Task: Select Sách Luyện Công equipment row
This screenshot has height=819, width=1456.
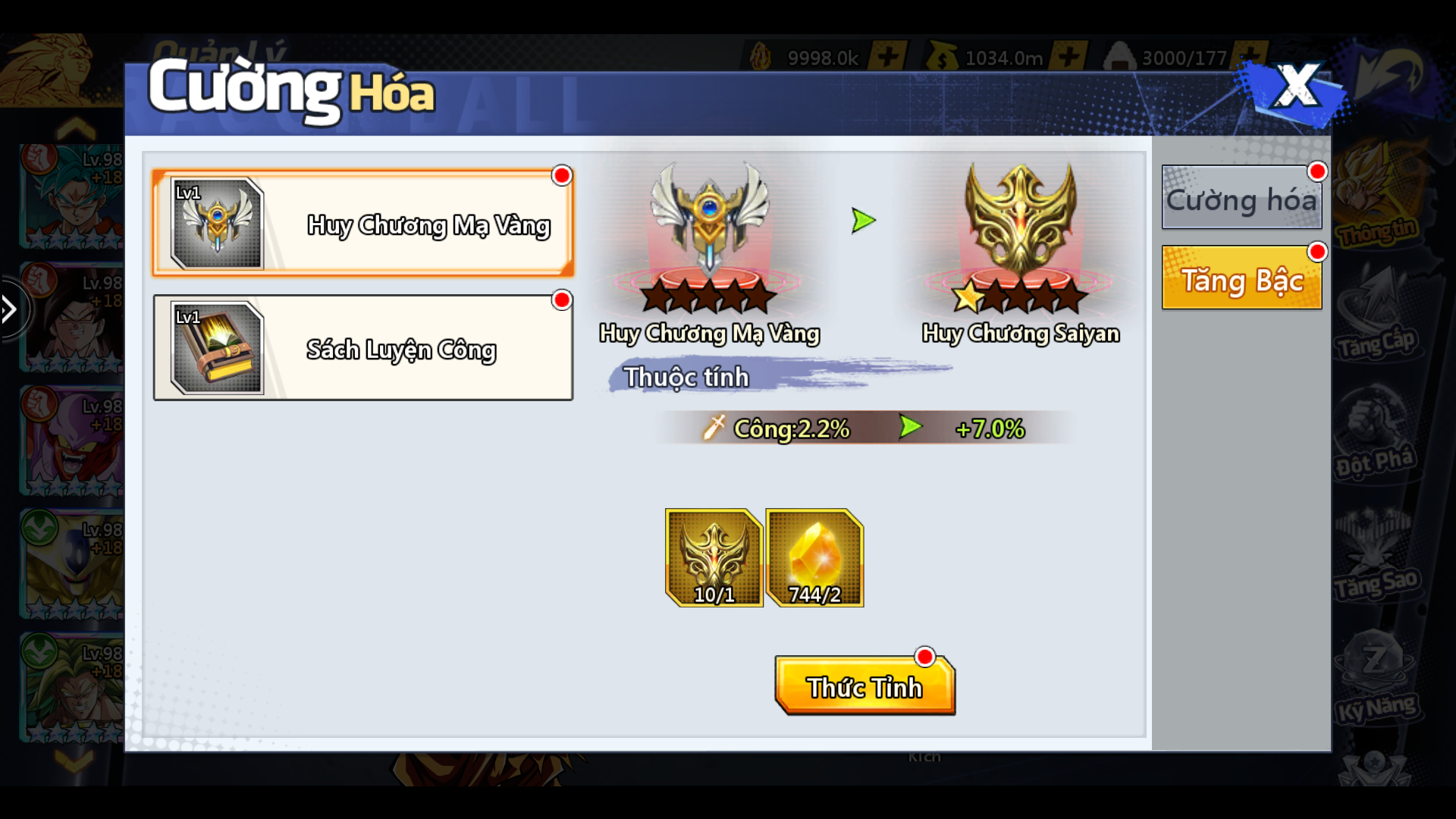Action: [x=362, y=348]
